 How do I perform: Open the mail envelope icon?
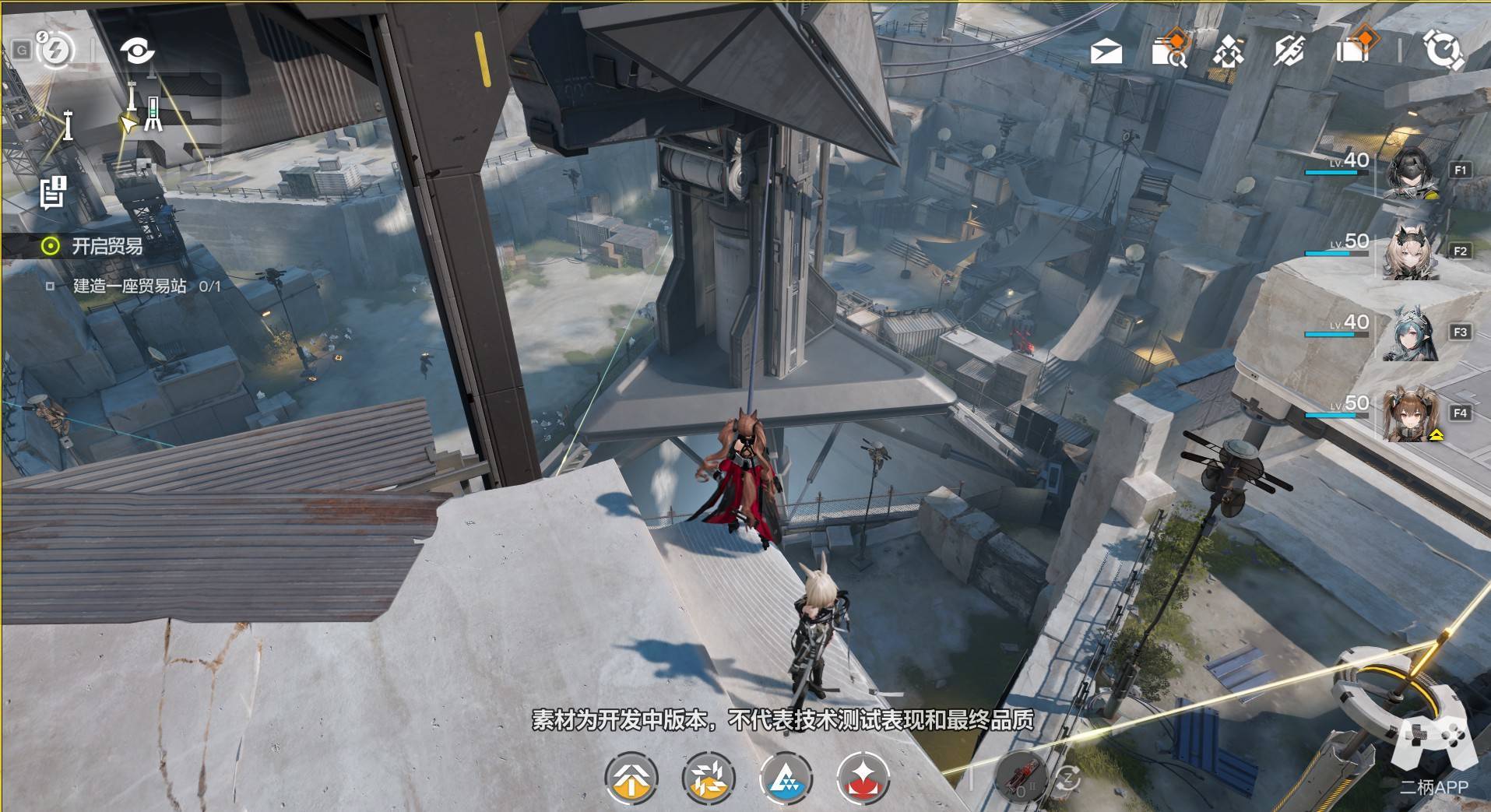point(1106,51)
